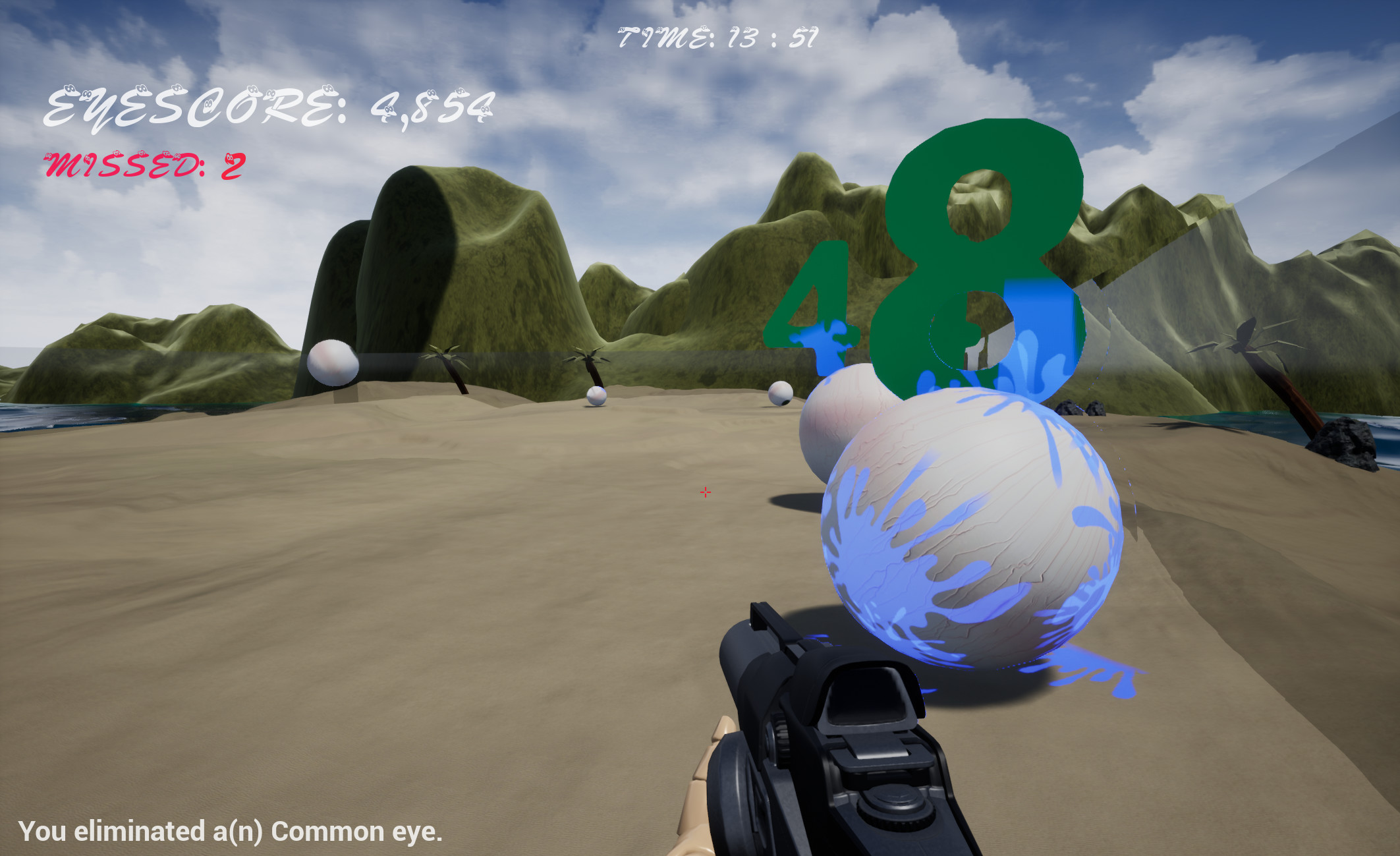Viewport: 1400px width, 856px height.
Task: Click the EYESCORE counter display
Action: tap(264, 105)
